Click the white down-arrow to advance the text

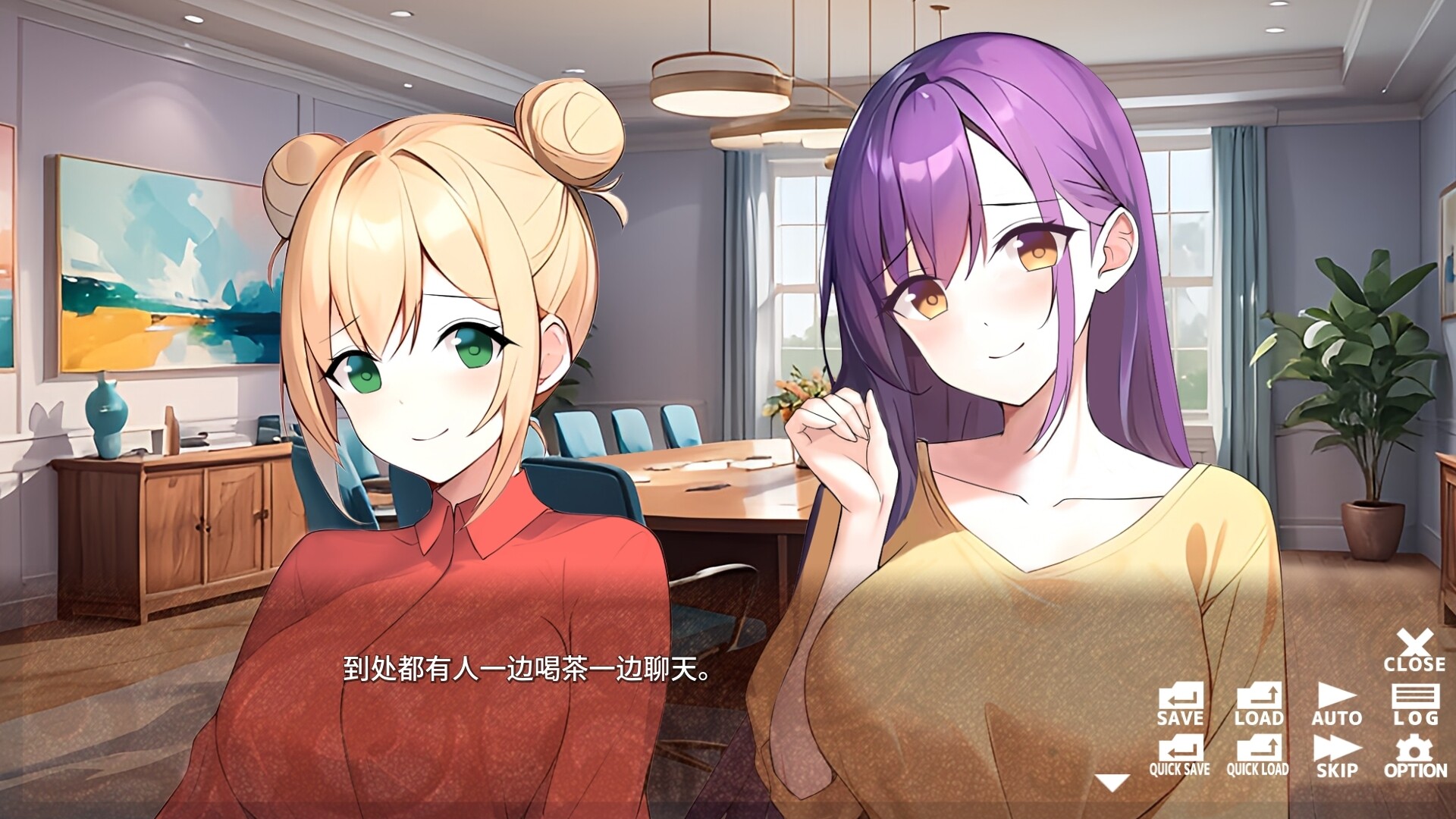(x=1112, y=783)
